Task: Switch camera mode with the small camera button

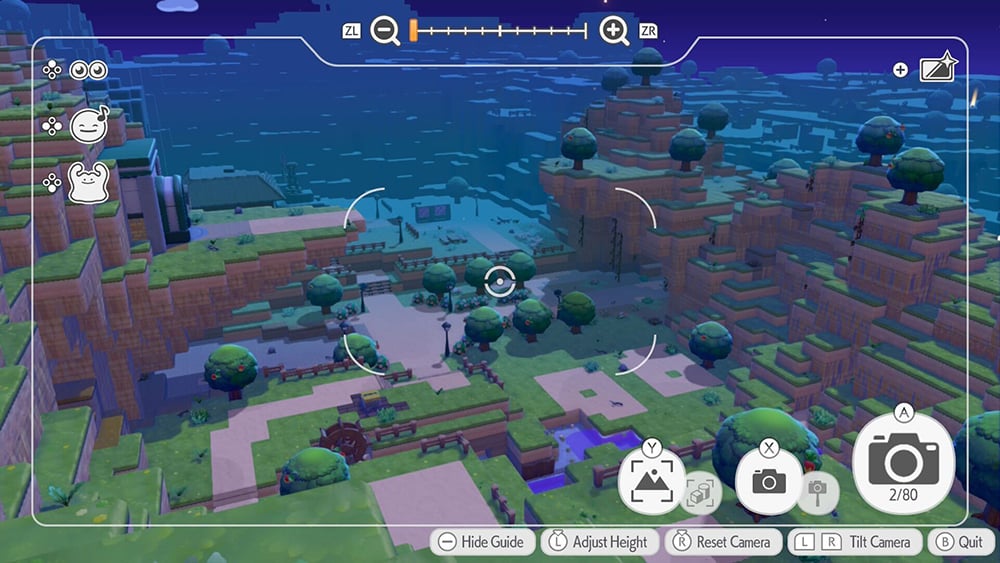Action: point(768,481)
